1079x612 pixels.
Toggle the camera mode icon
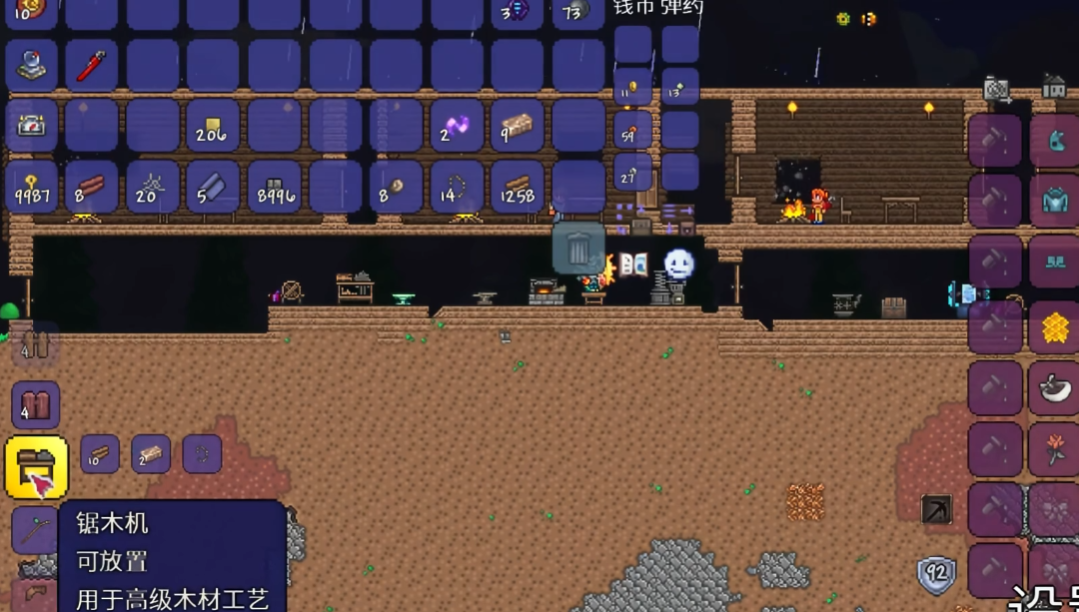point(996,90)
